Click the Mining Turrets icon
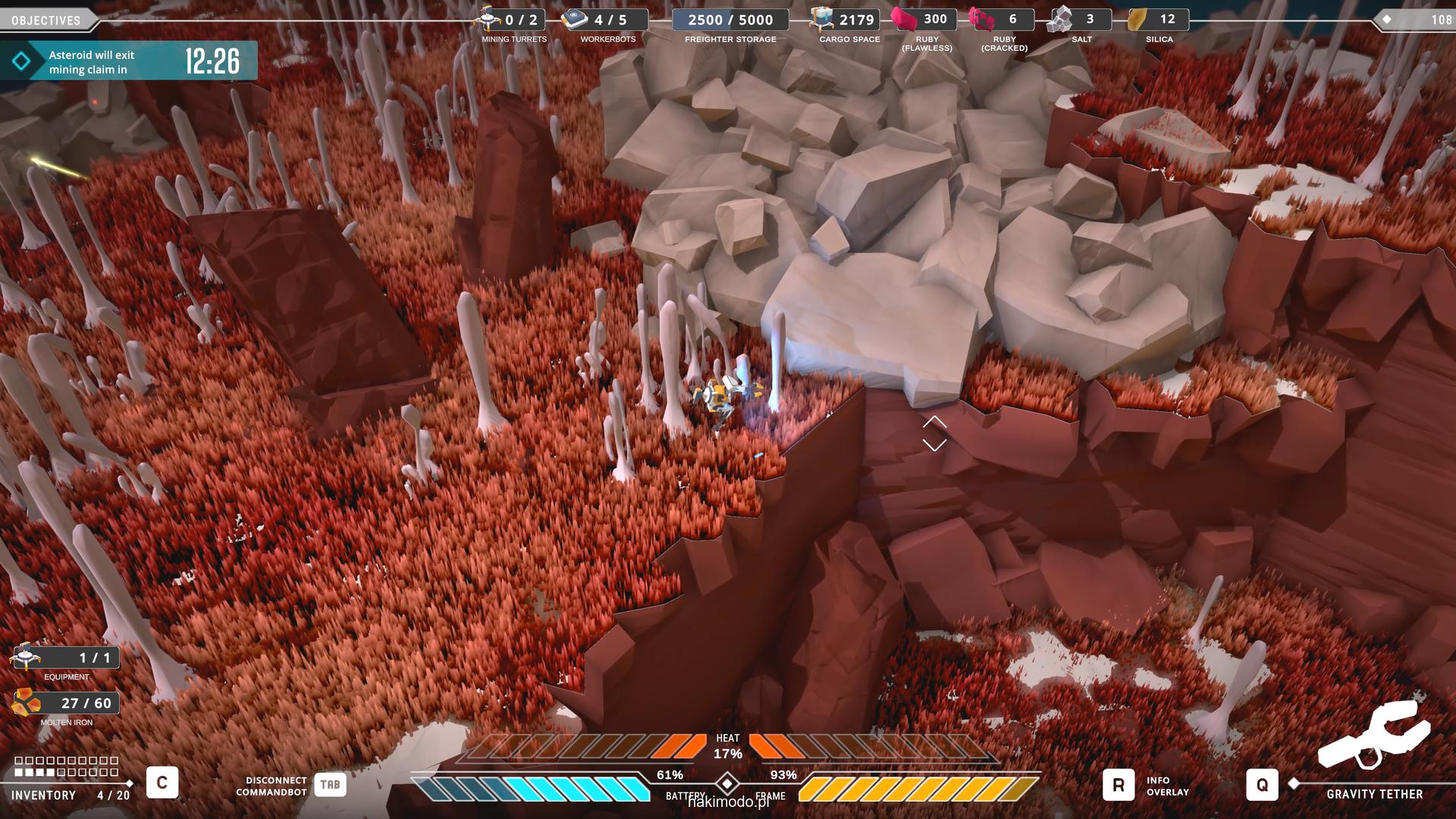 (x=487, y=19)
